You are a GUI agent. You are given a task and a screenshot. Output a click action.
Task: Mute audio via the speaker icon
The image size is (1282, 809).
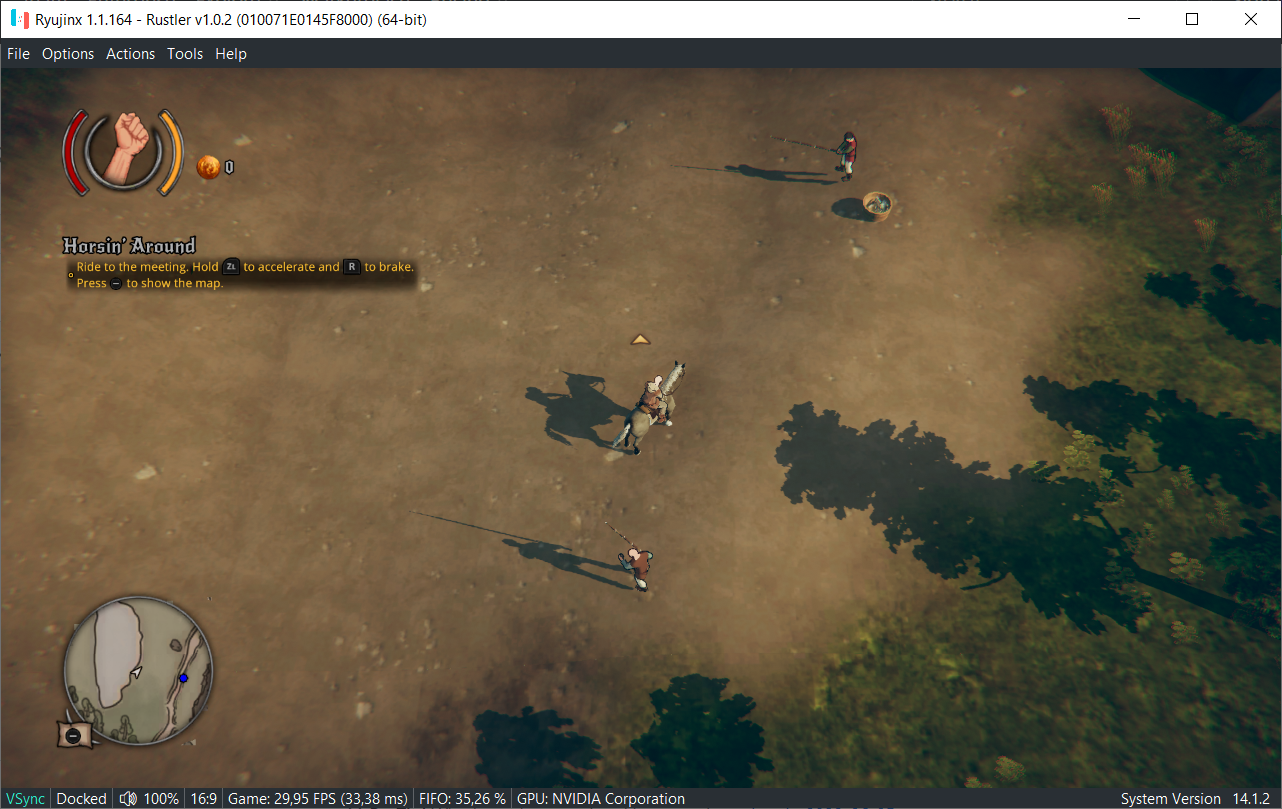point(128,798)
